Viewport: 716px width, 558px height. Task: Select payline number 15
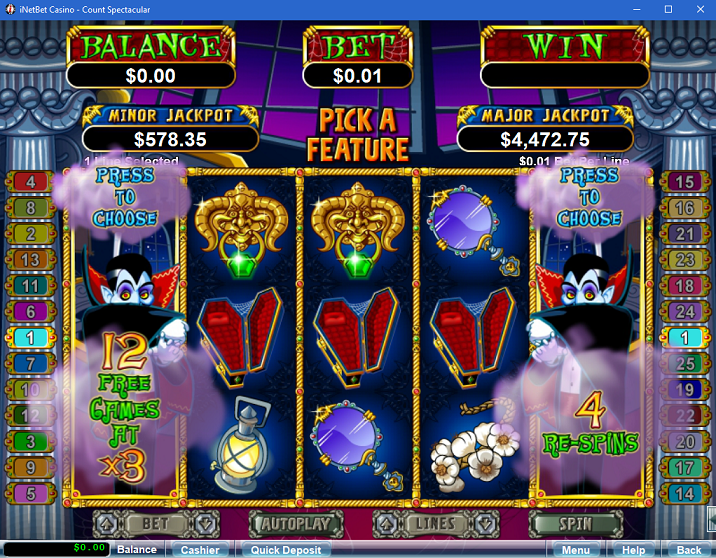685,182
